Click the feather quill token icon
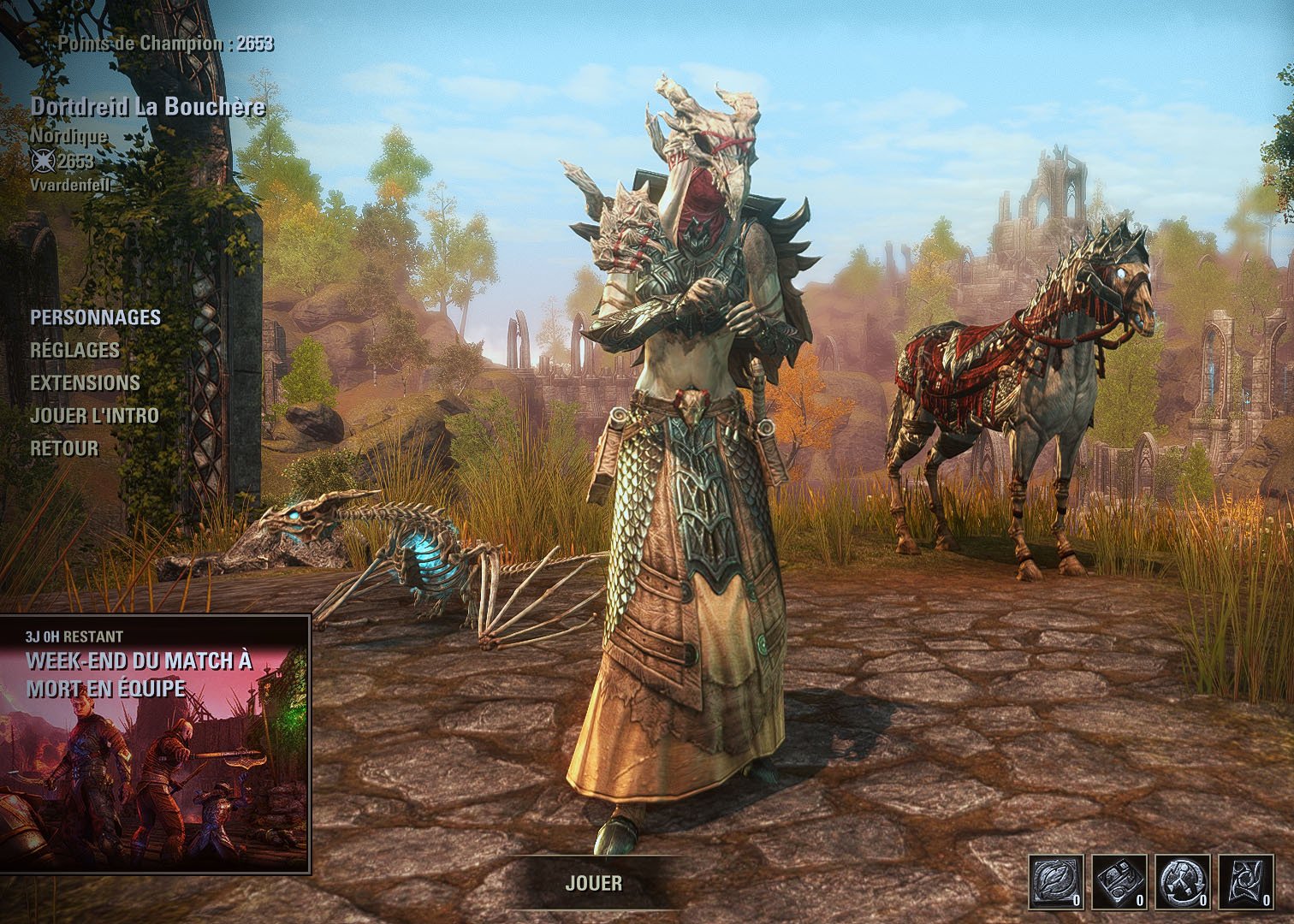Viewport: 1294px width, 924px height. coord(1056,881)
